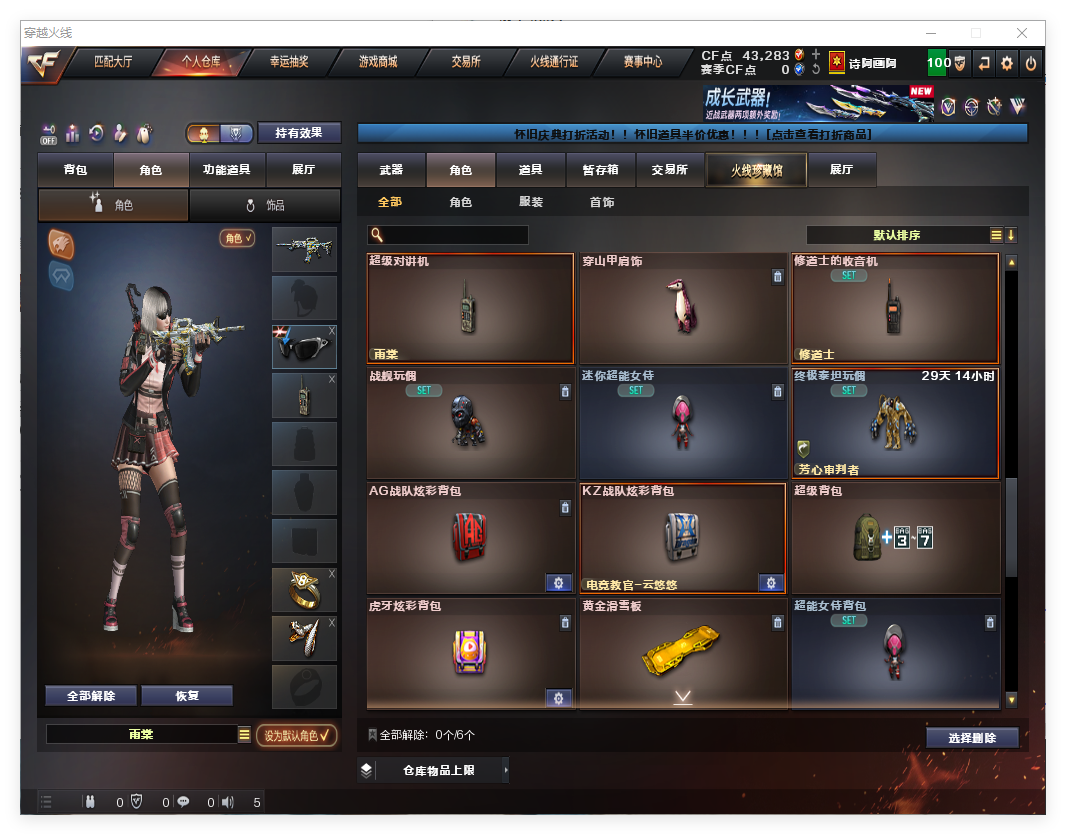This screenshot has width=1066, height=835.
Task: Open the 持有效果 panel
Action: point(299,133)
